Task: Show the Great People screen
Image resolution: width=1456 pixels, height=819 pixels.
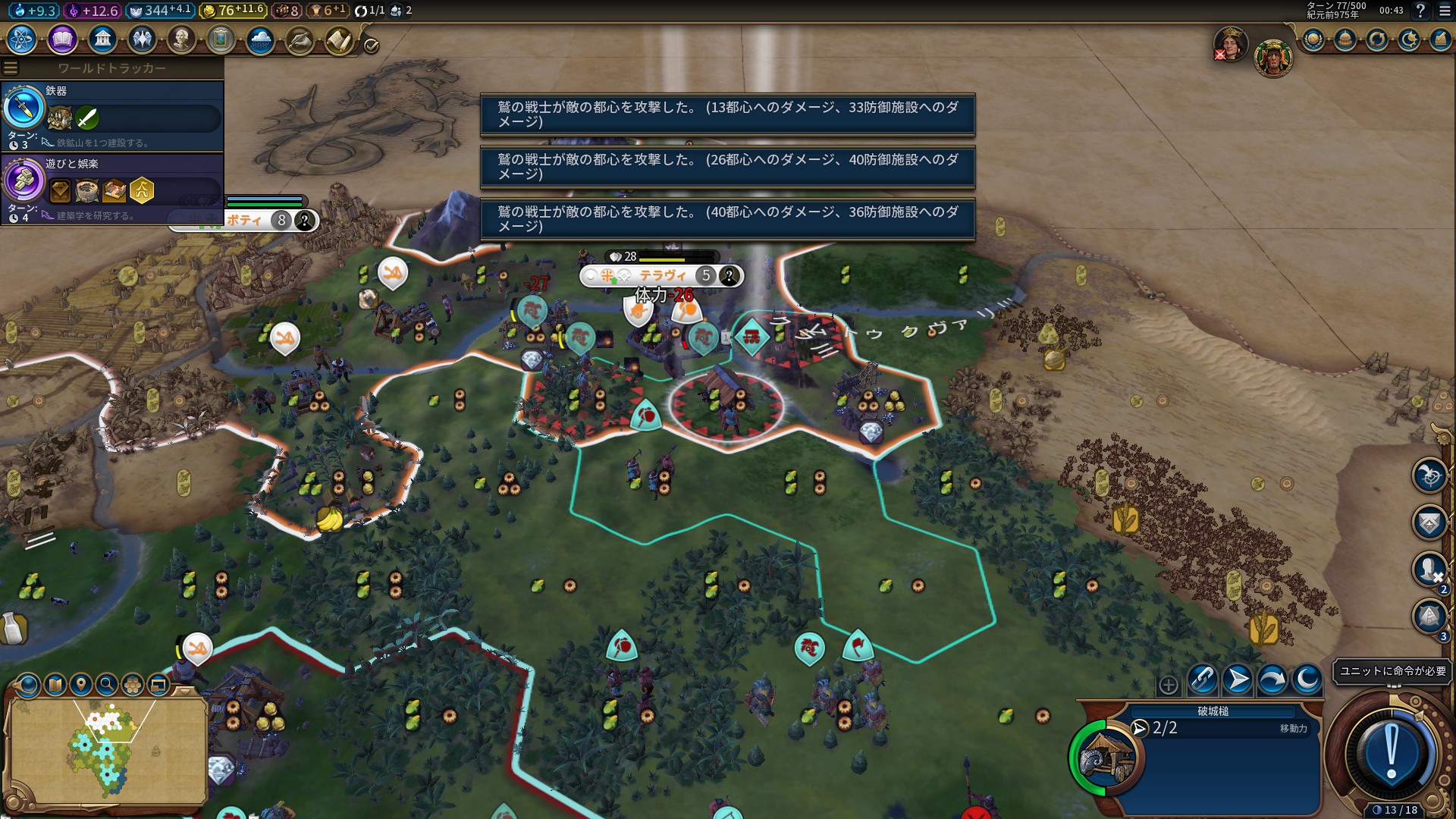Action: 181,39
